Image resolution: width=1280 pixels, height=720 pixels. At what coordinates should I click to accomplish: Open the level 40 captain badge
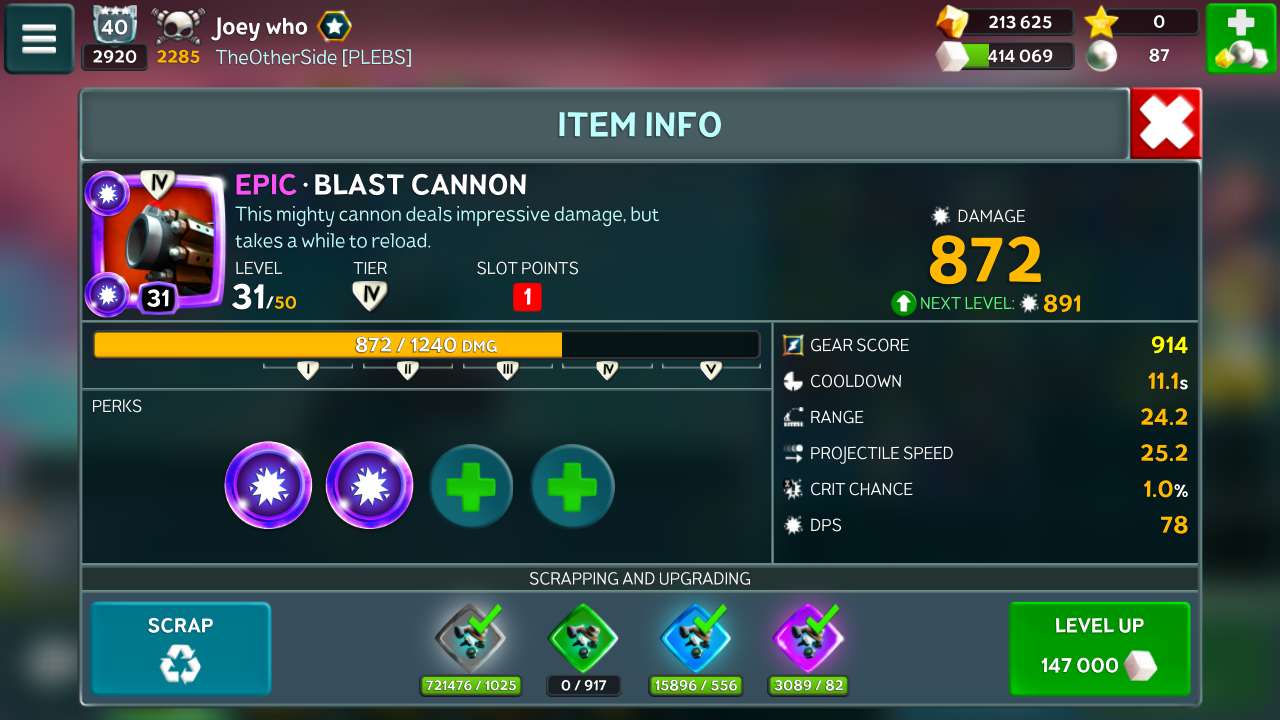[x=114, y=27]
